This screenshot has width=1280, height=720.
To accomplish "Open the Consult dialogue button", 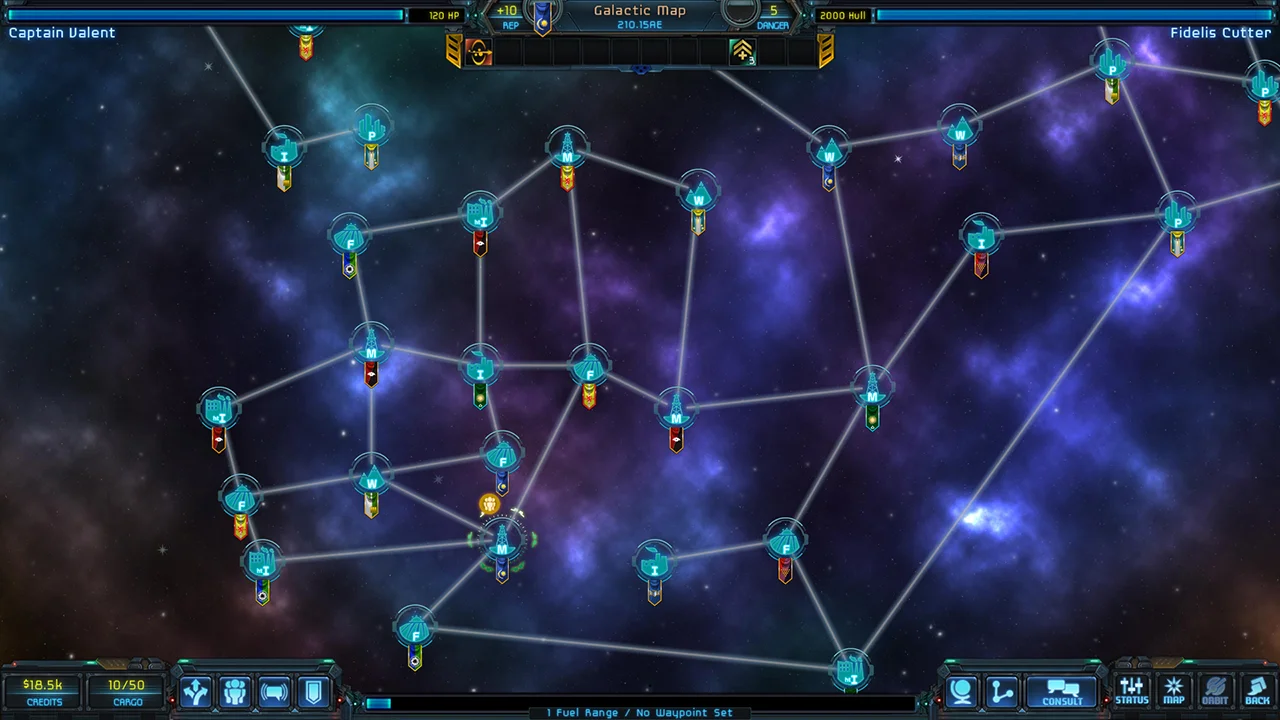I will click(x=1062, y=692).
